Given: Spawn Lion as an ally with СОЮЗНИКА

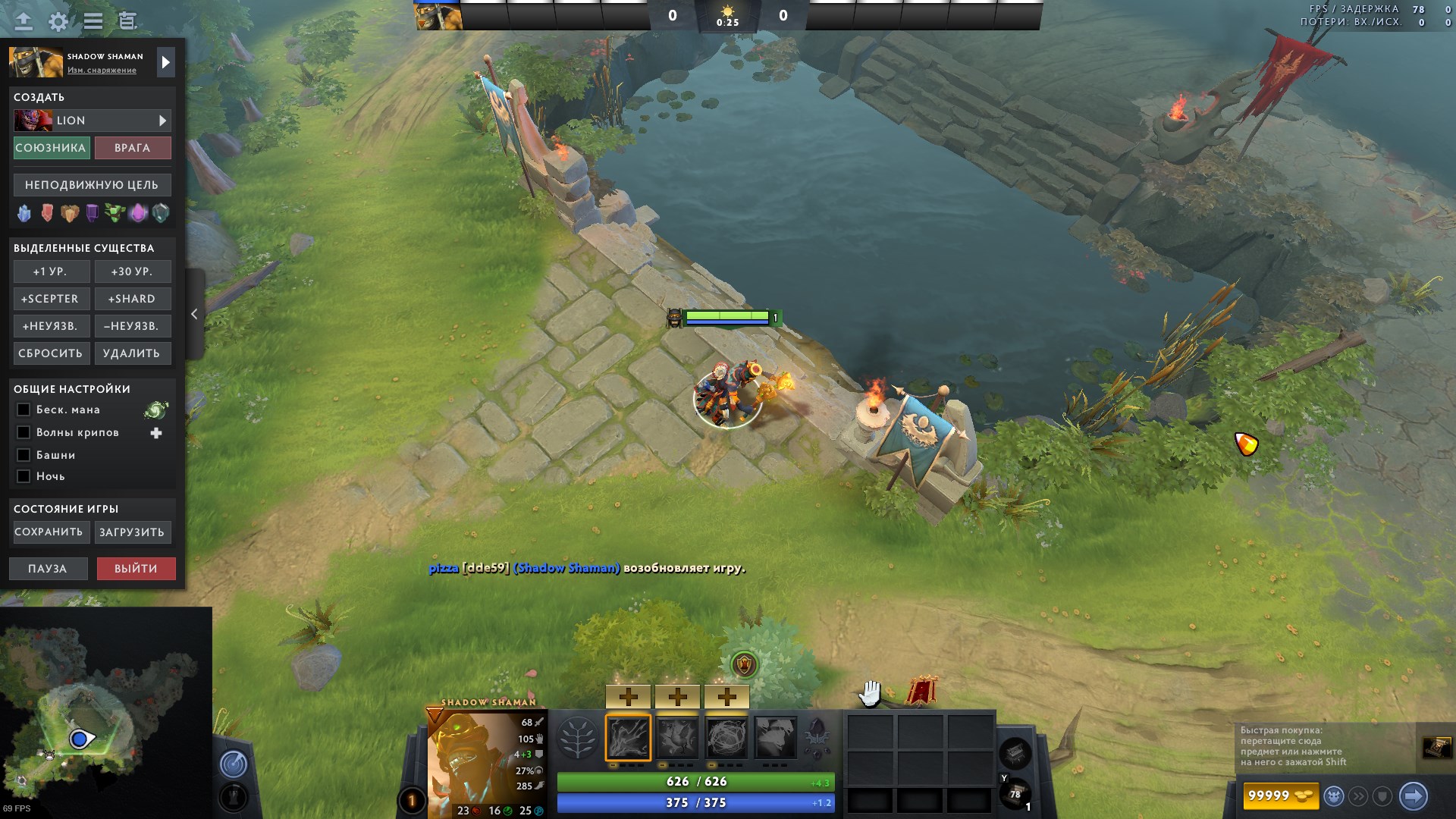Looking at the screenshot, I should pyautogui.click(x=52, y=148).
